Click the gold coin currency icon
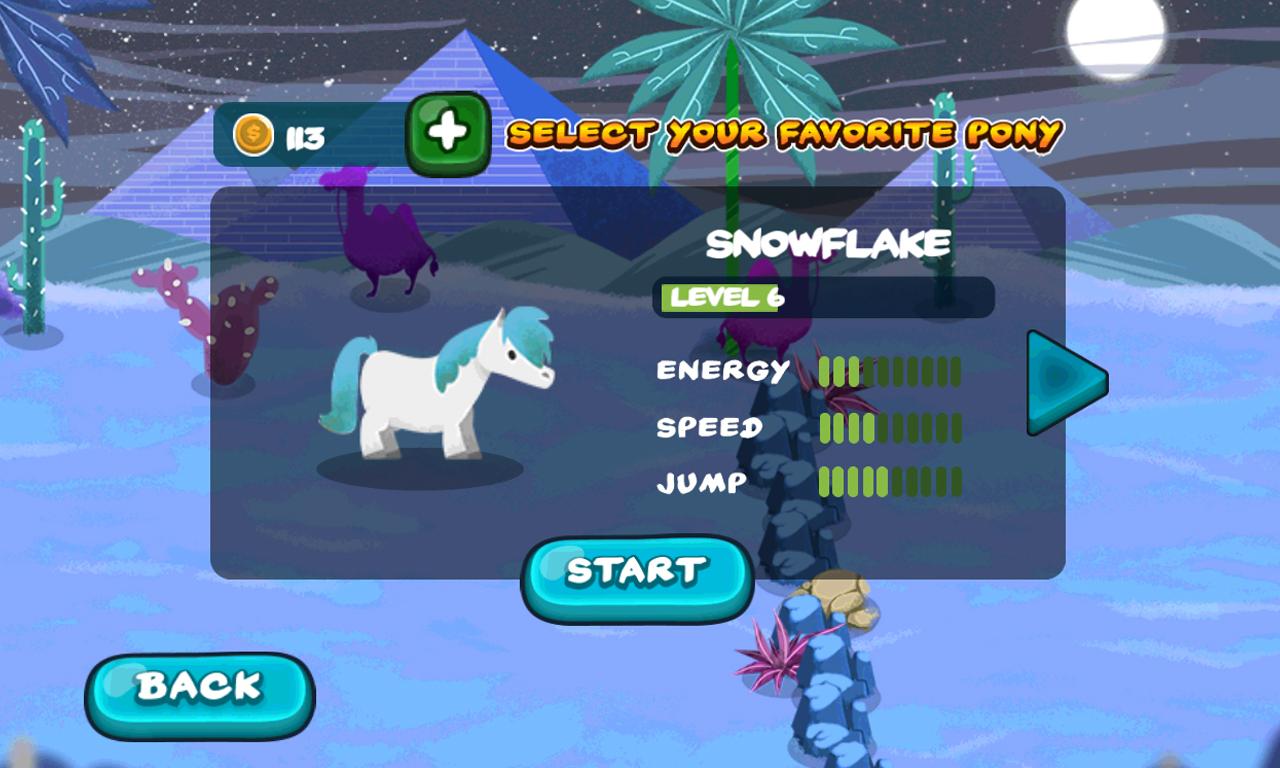Viewport: 1280px width, 768px height. tap(252, 135)
